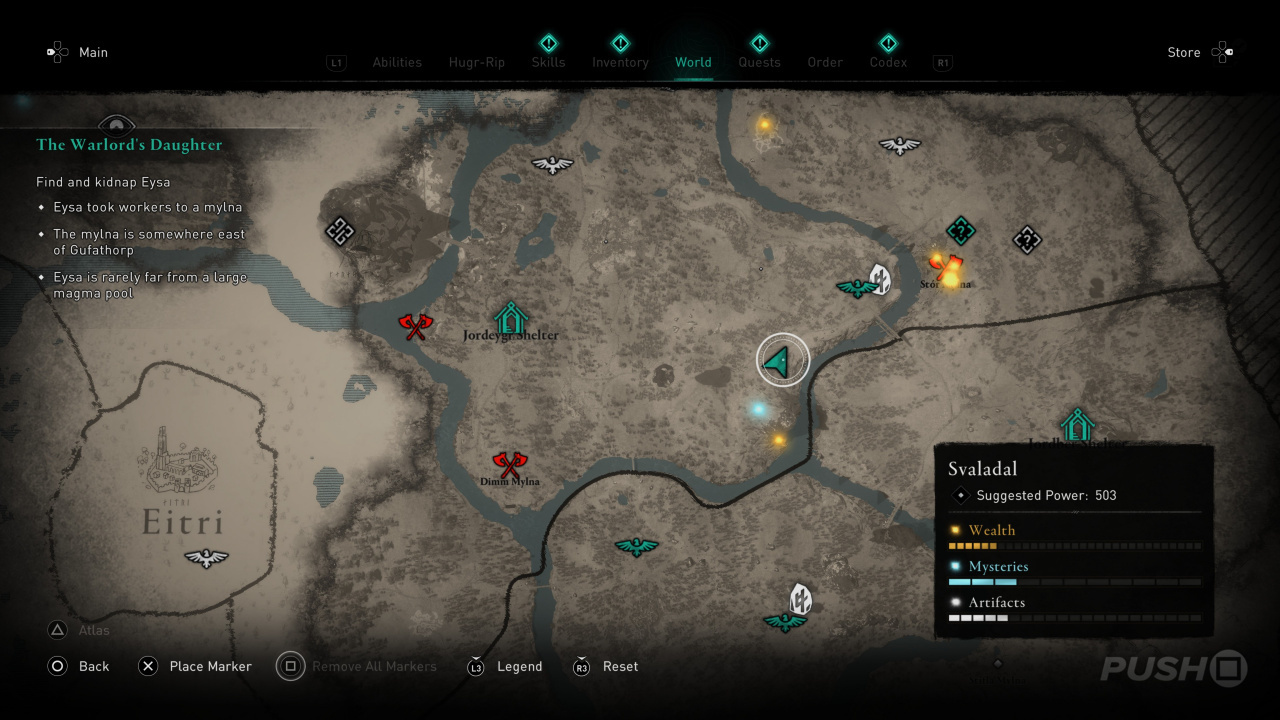The height and width of the screenshot is (720, 1280).
Task: Go to the Quests tab
Action: [x=759, y=62]
